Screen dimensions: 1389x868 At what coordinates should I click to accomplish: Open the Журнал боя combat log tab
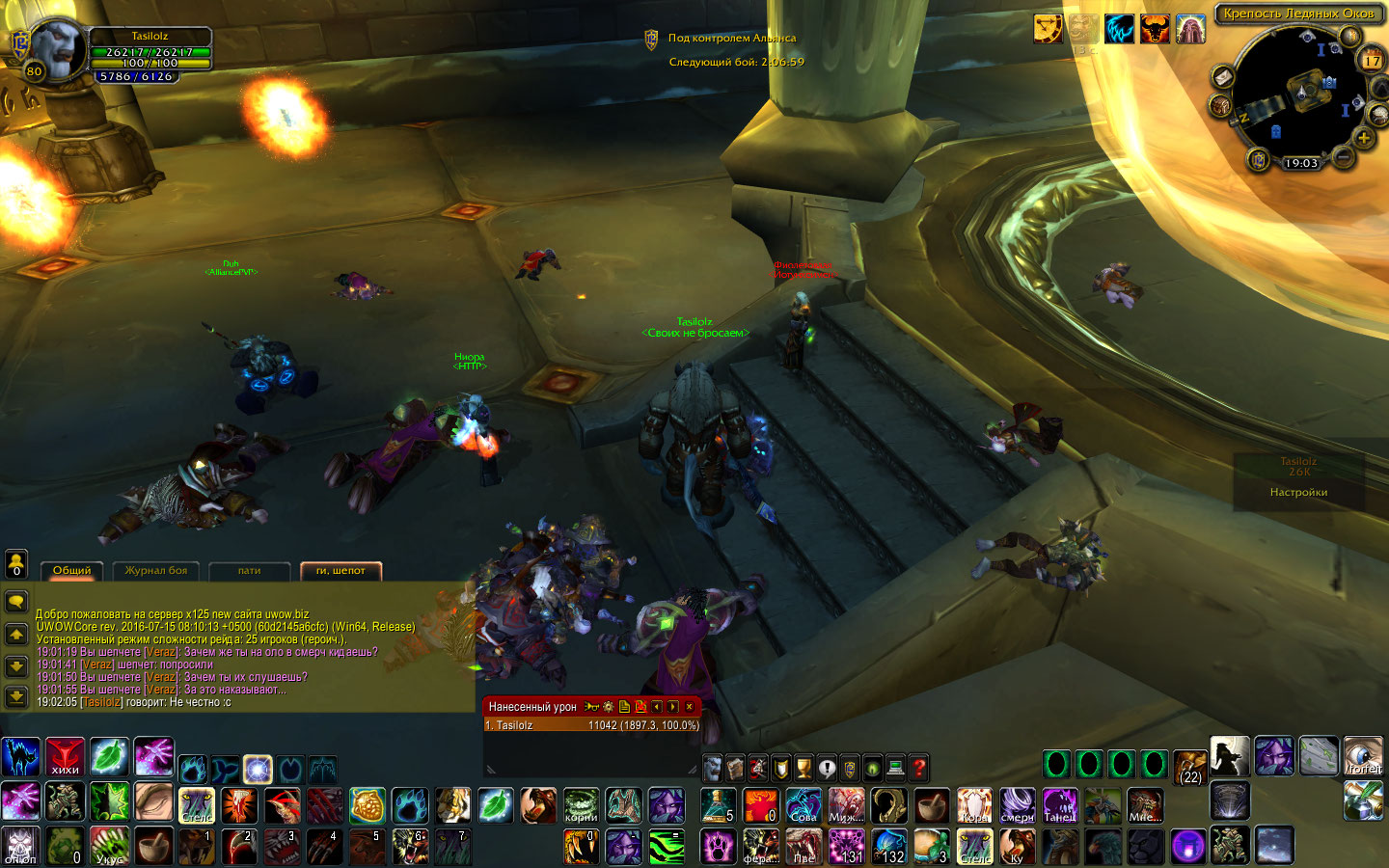click(155, 570)
